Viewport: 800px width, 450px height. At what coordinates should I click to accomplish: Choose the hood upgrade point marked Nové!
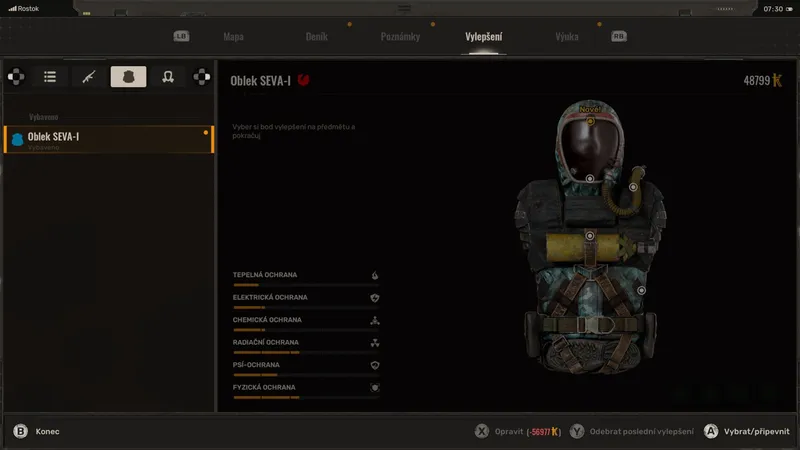coord(590,121)
